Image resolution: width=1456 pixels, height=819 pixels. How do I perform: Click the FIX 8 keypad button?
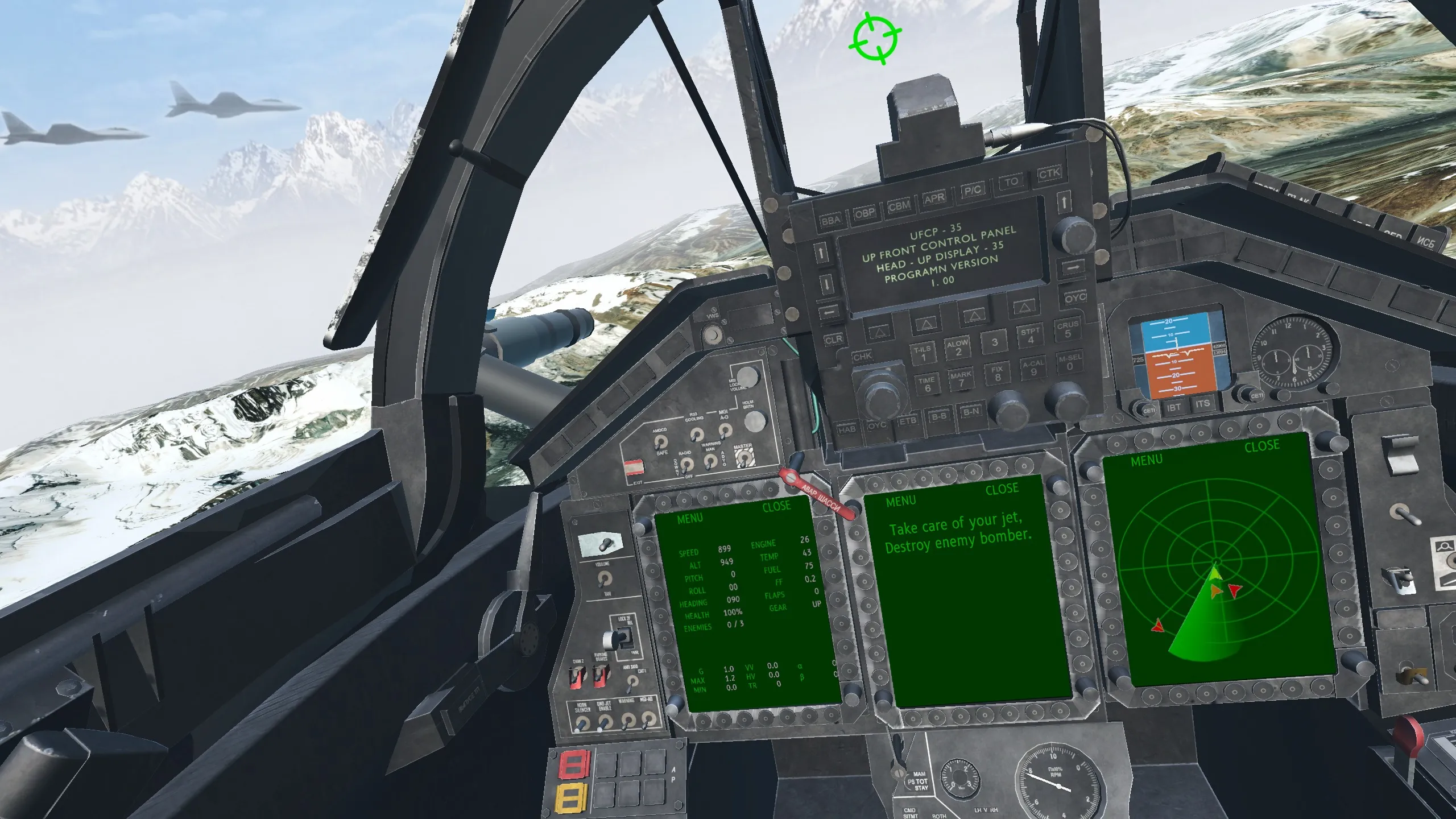[x=997, y=373]
